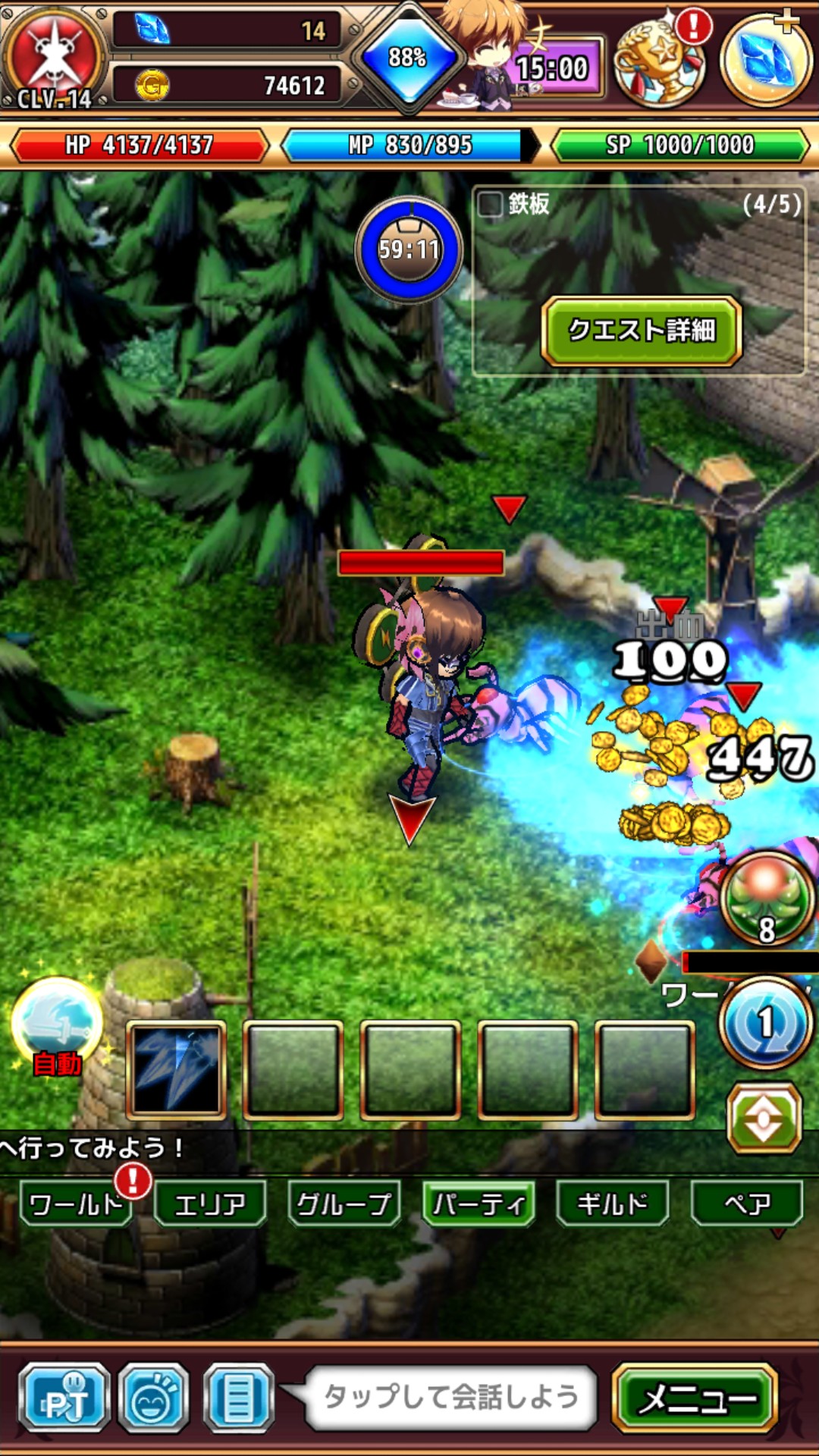Tick the 鉄板 quest objective checkbox
The height and width of the screenshot is (1456, 819).
(x=490, y=203)
